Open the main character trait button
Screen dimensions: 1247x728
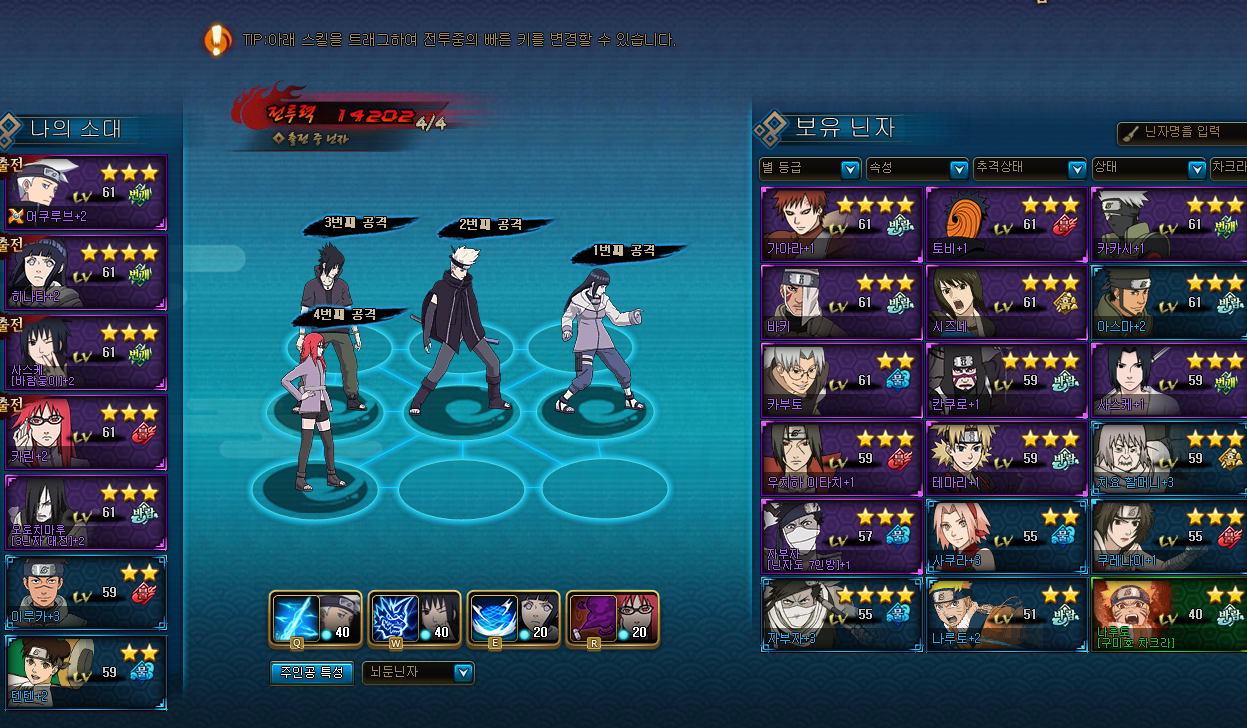tap(312, 673)
